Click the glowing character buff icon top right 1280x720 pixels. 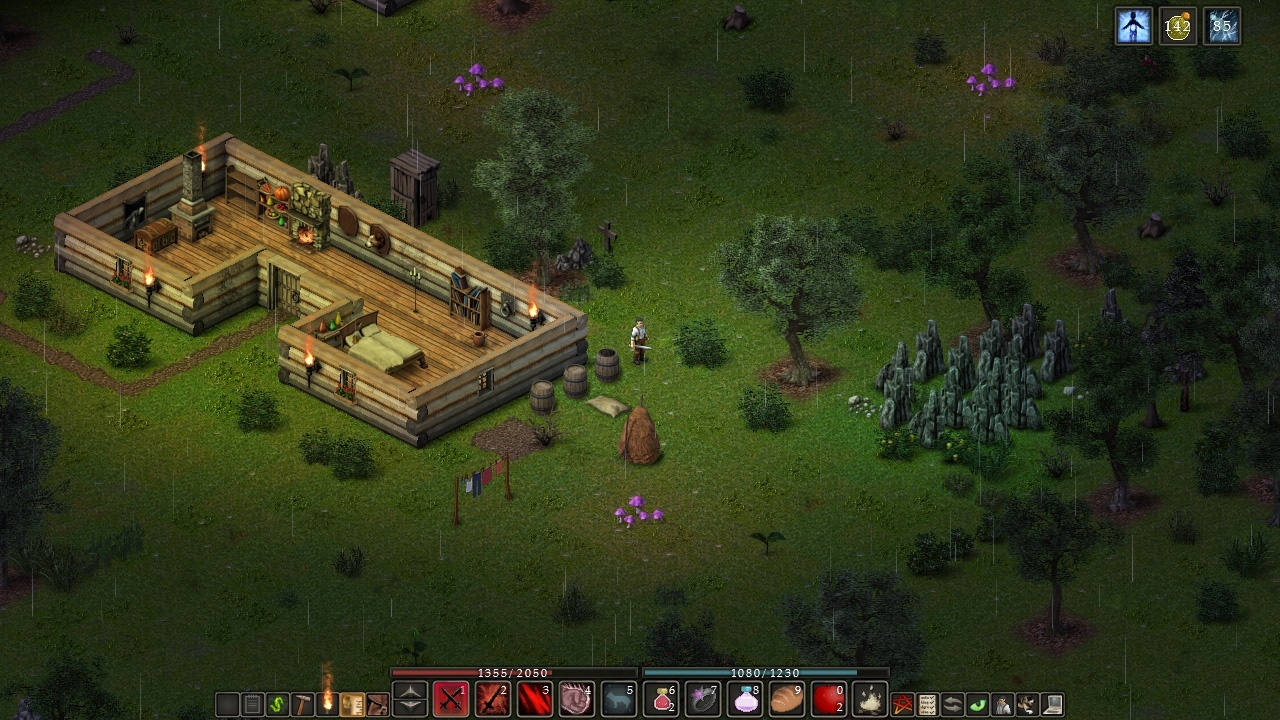pos(1133,26)
